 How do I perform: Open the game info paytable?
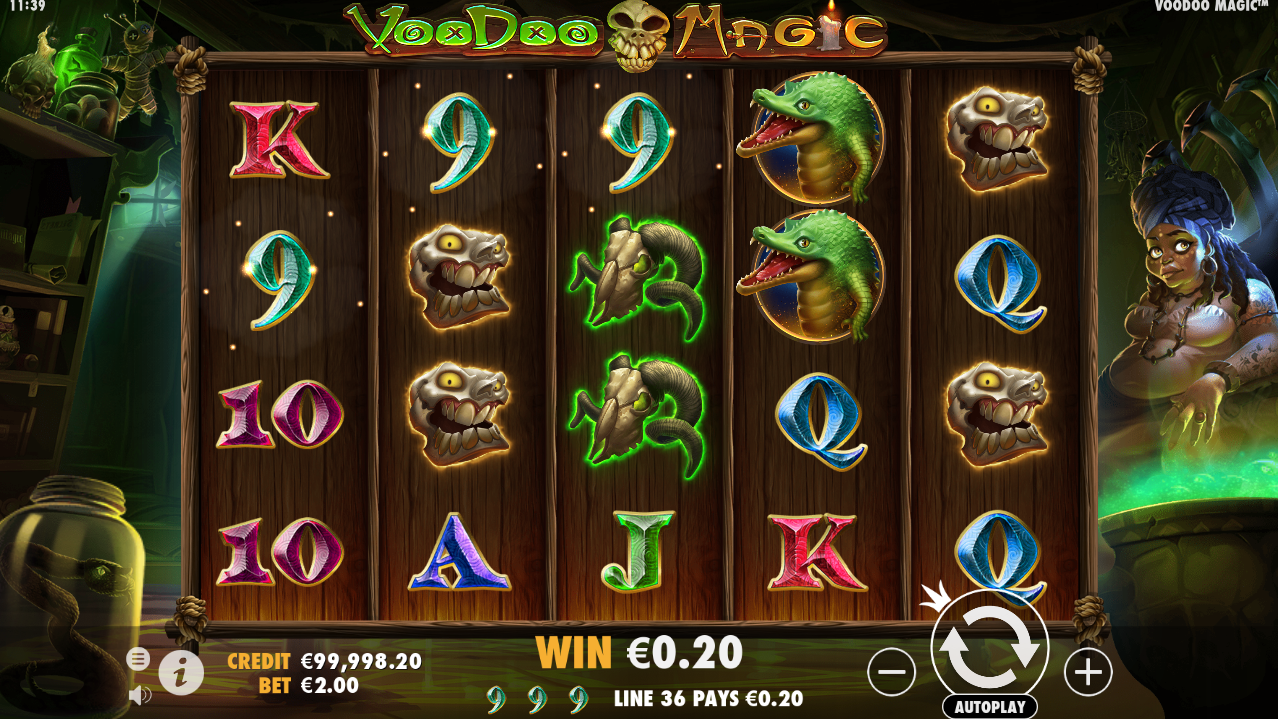point(181,673)
